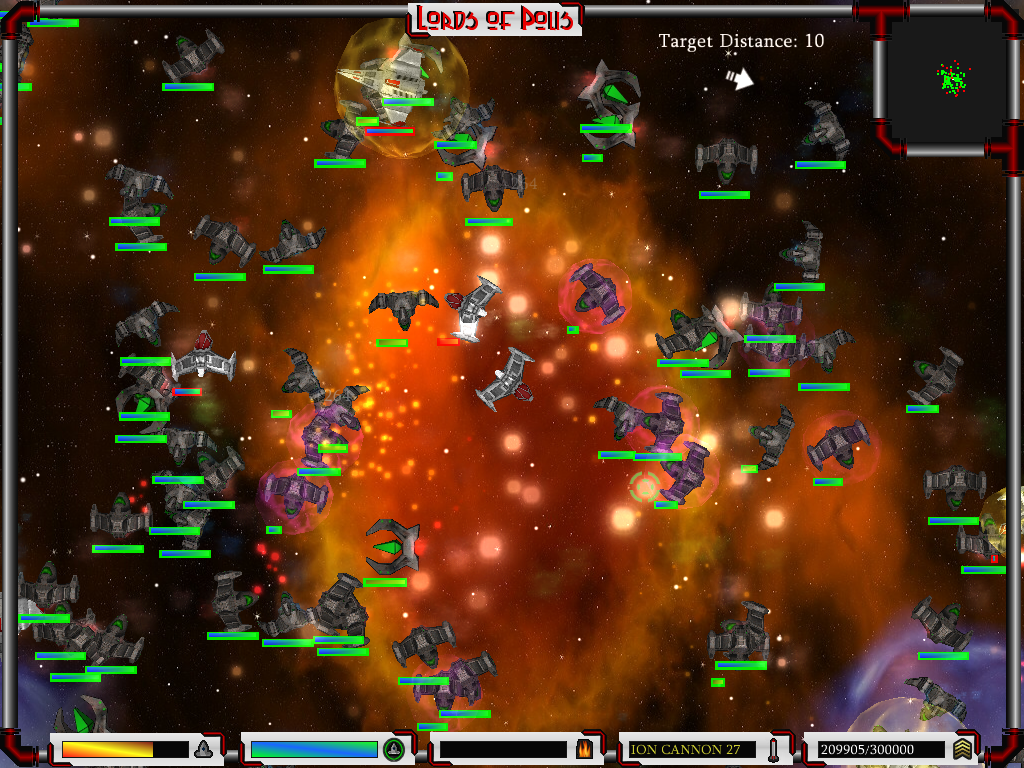The height and width of the screenshot is (768, 1024).
Task: Click the radar minimap panel
Action: 945,80
